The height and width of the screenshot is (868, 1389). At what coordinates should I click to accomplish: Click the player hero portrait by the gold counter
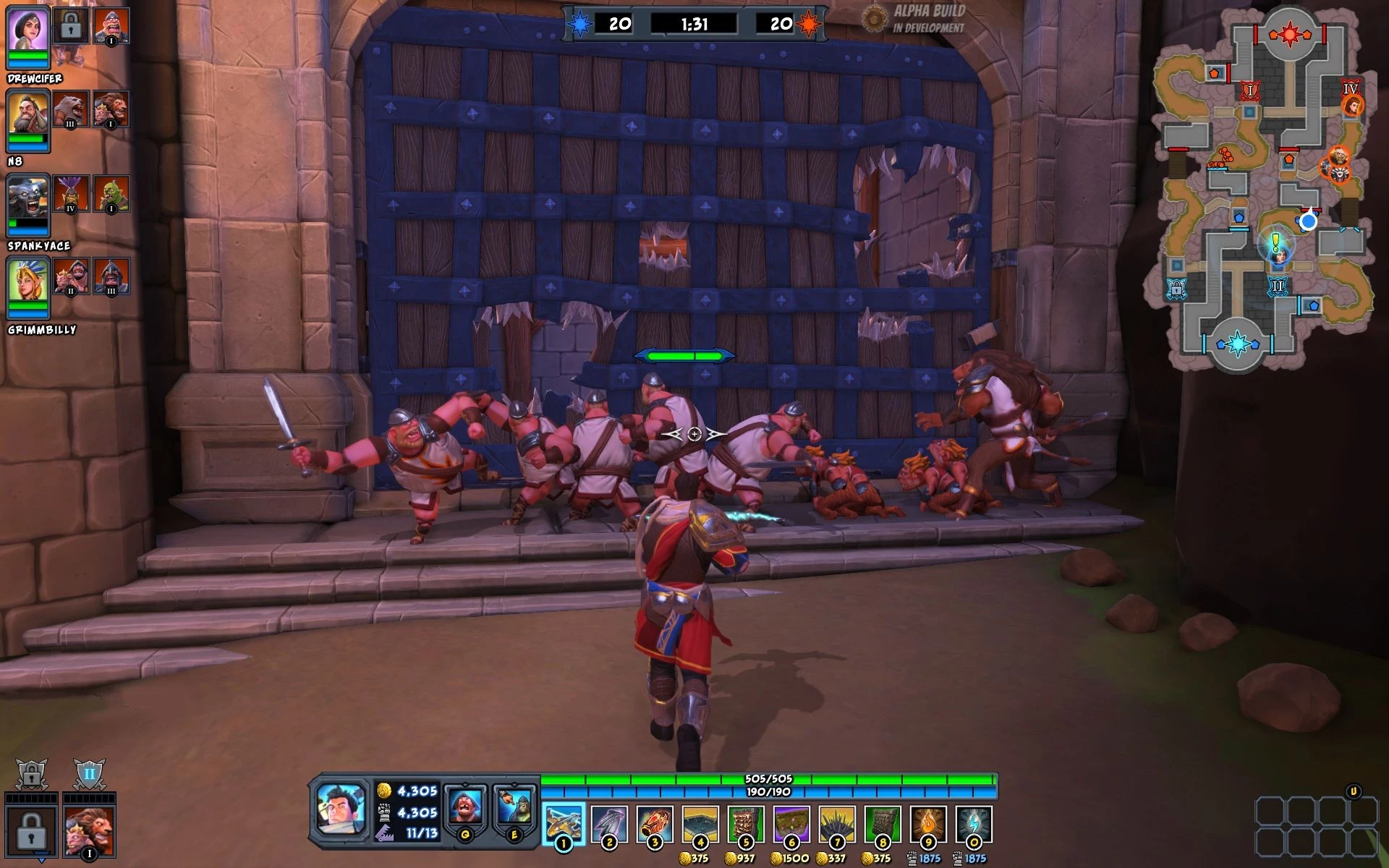click(341, 811)
